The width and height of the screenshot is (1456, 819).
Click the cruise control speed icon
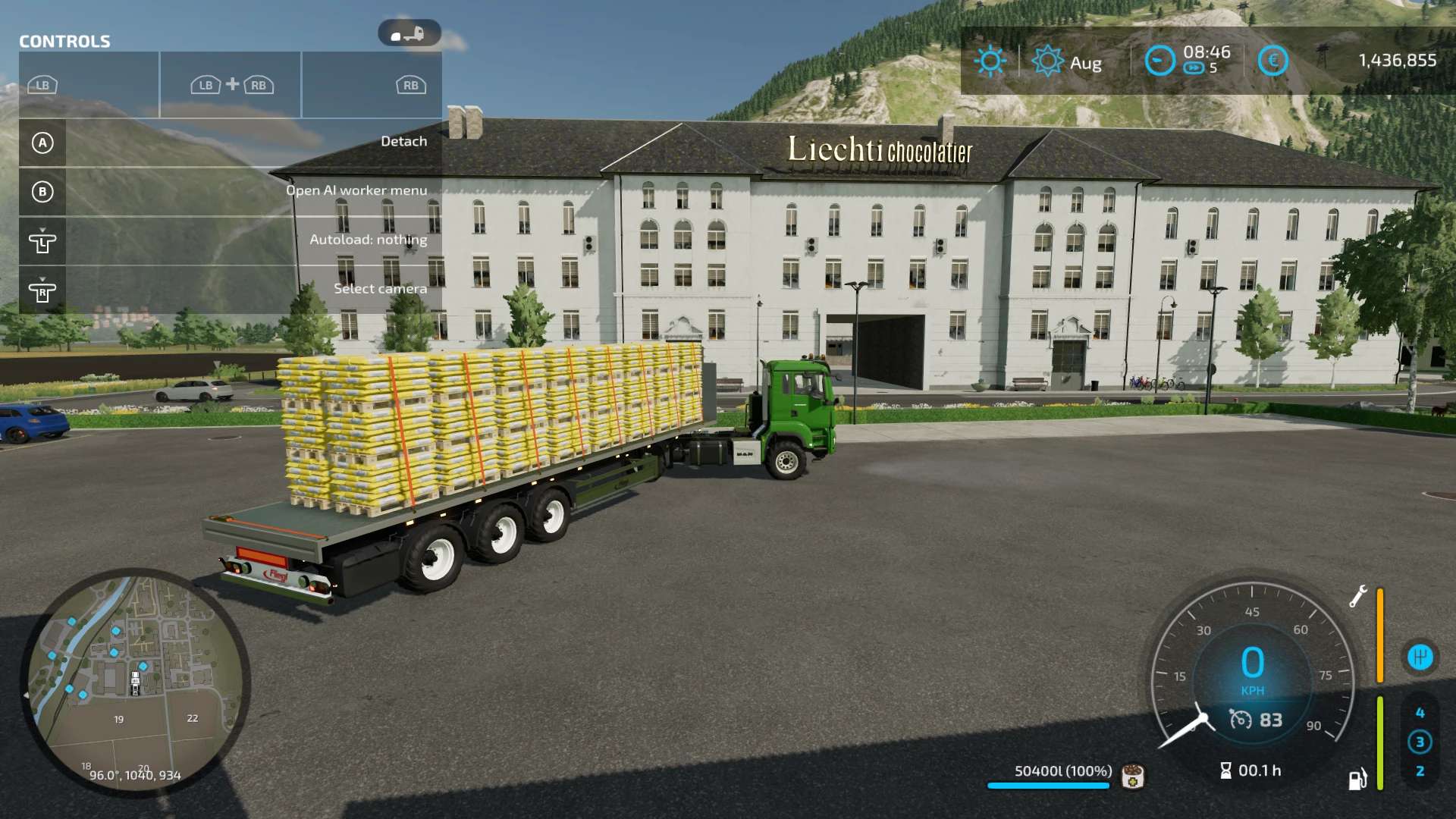[1241, 719]
